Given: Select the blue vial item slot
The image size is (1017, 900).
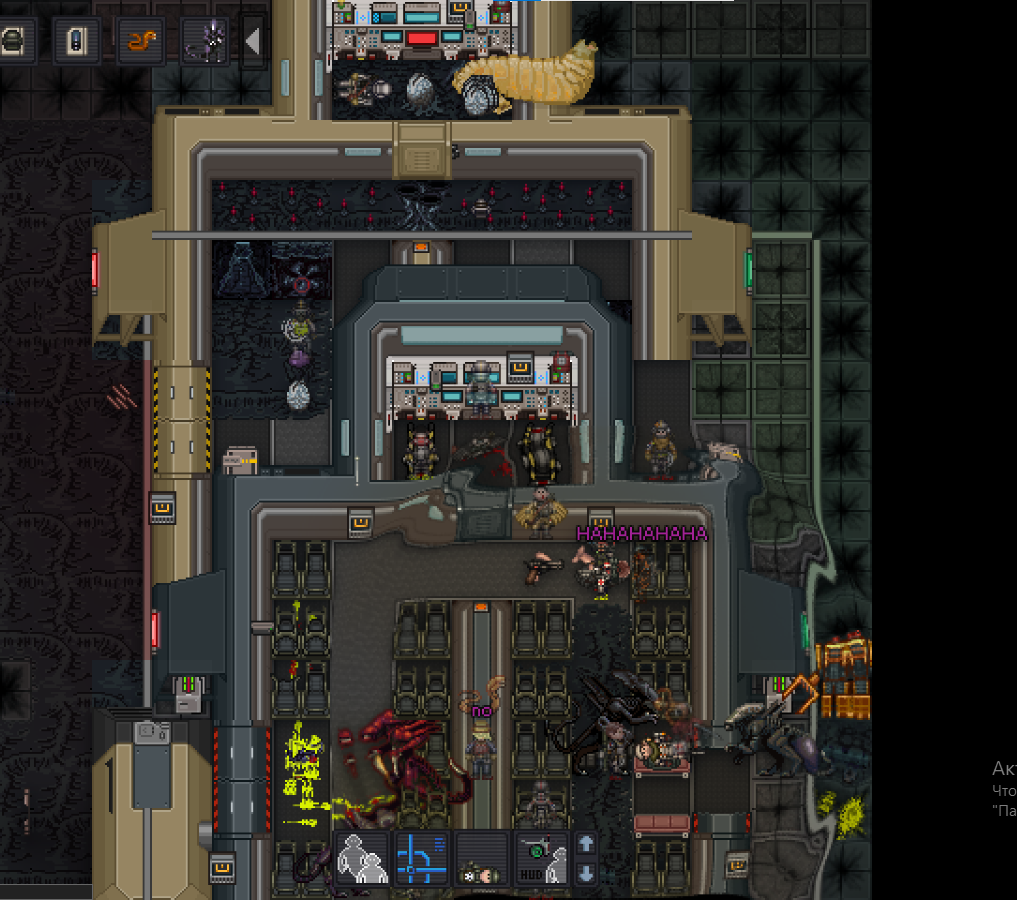Looking at the screenshot, I should 77,41.
